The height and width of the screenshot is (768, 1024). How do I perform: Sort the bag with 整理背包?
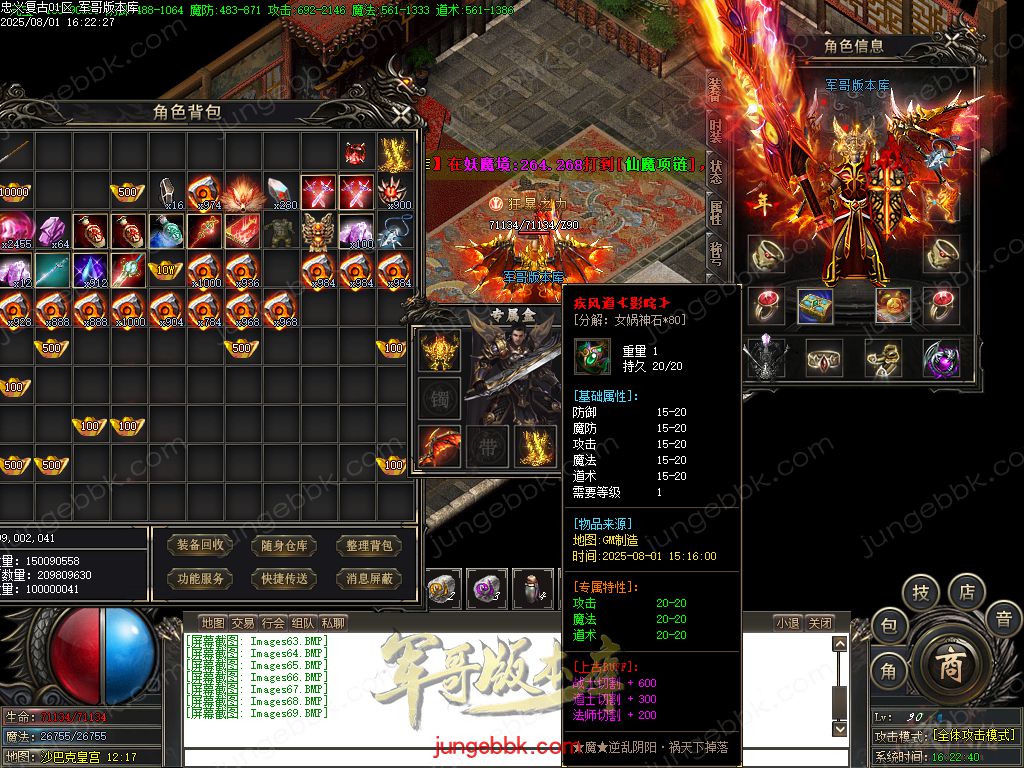click(369, 546)
